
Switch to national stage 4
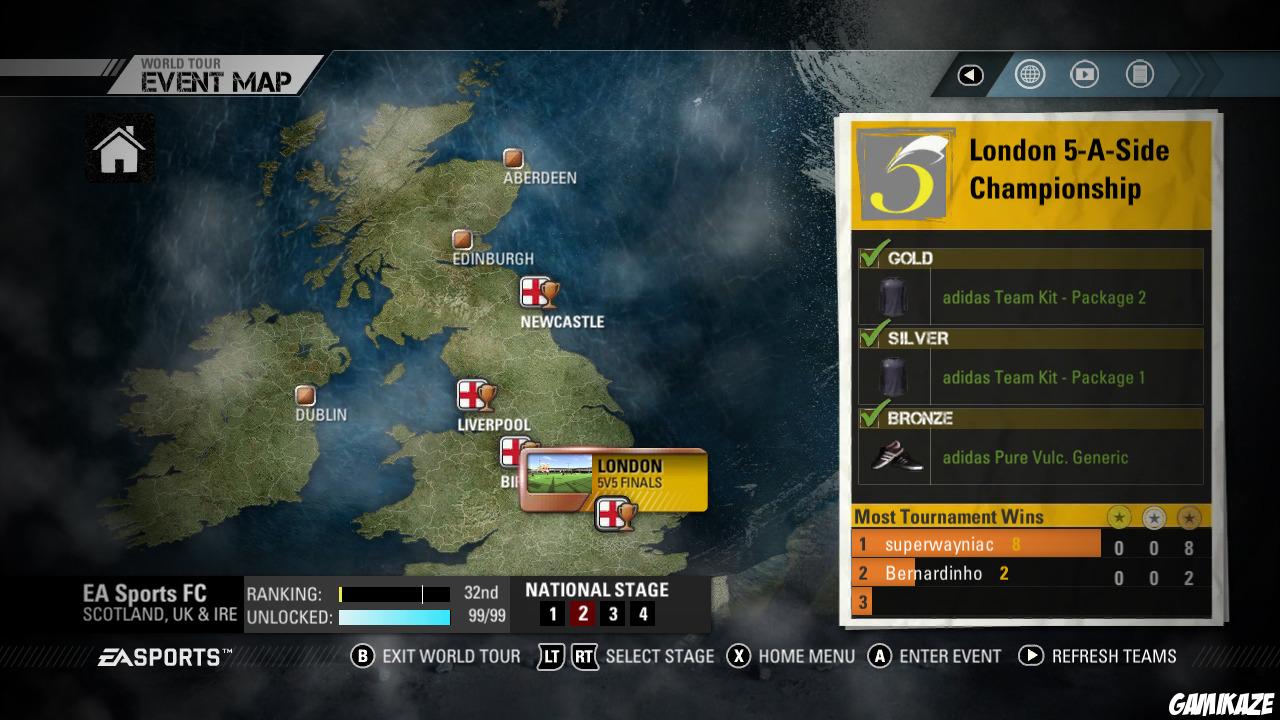643,614
